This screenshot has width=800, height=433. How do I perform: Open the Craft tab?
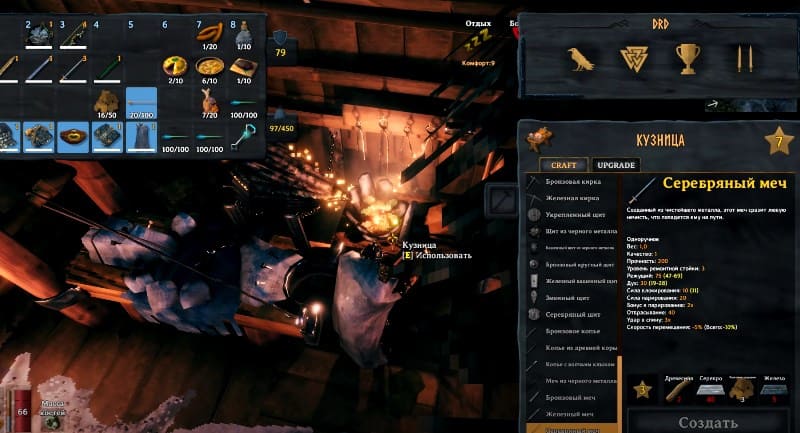[563, 165]
